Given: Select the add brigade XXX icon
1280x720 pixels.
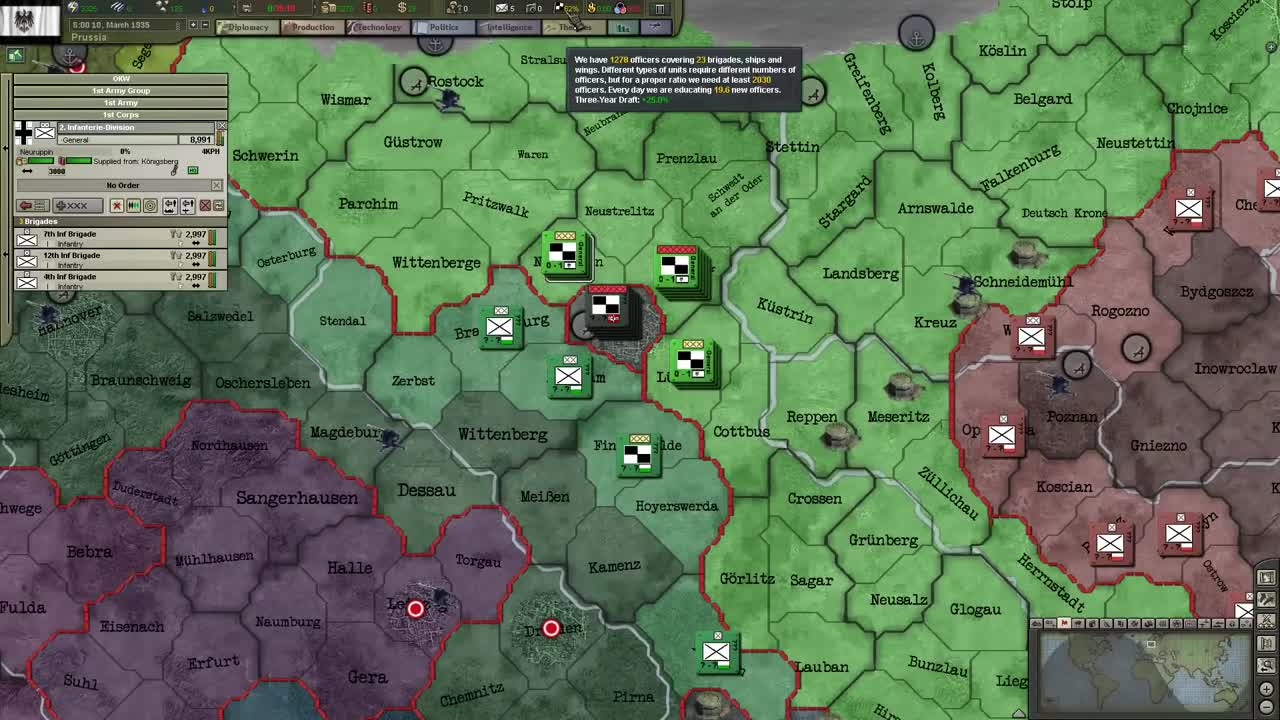Looking at the screenshot, I should point(78,205).
